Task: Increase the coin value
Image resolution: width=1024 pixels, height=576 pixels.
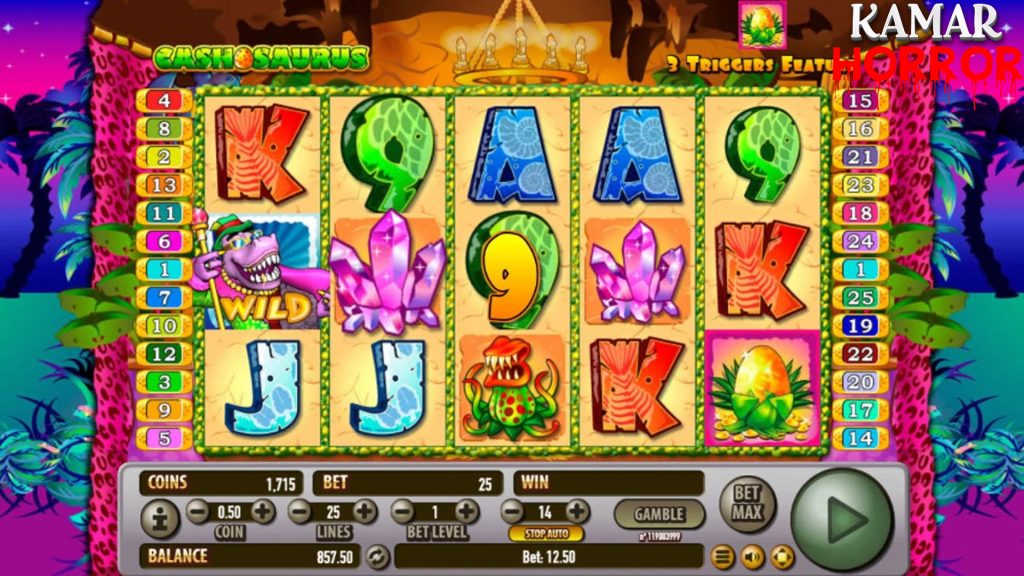Action: (x=263, y=512)
